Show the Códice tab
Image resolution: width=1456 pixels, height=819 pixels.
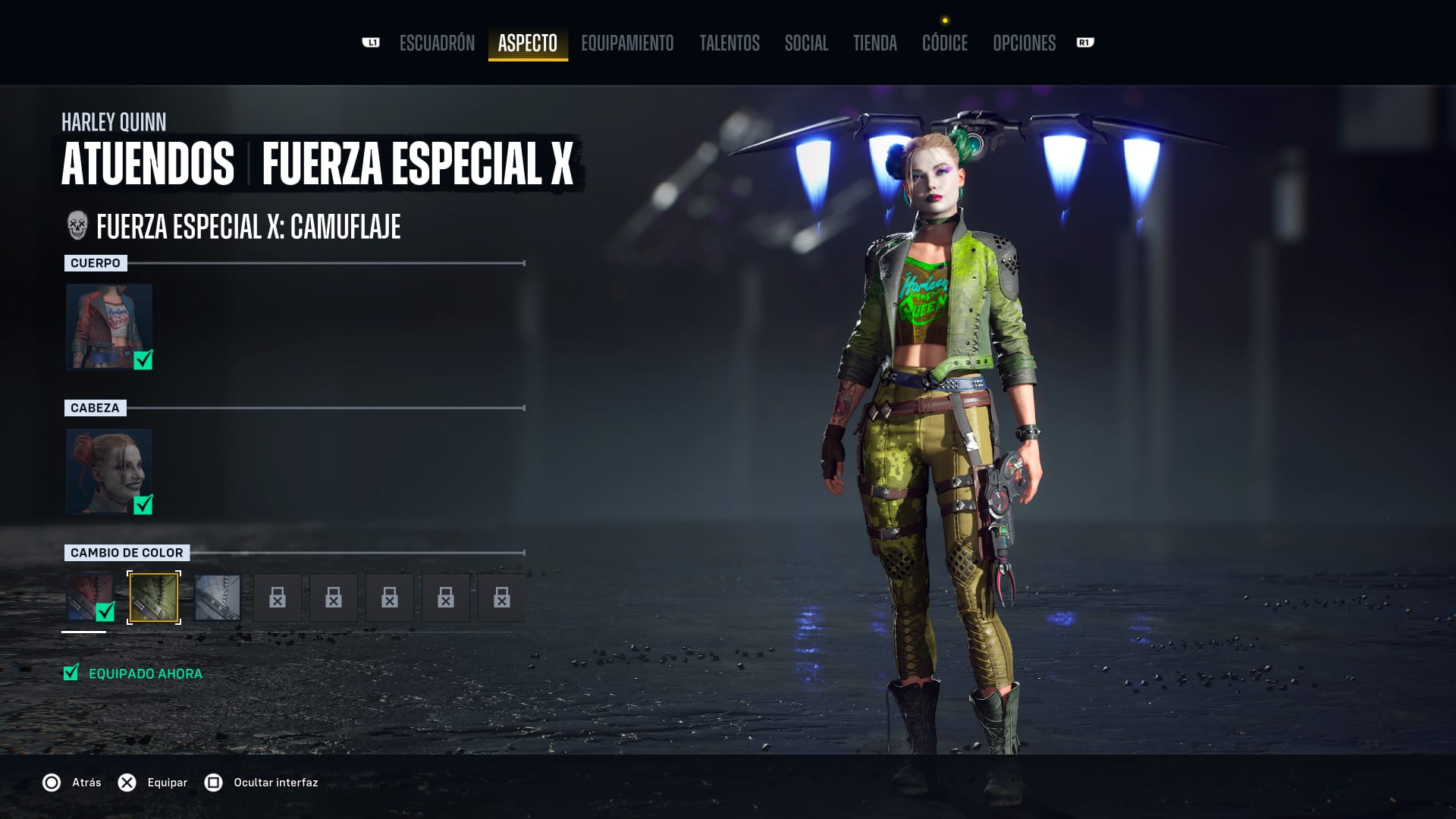[x=945, y=43]
